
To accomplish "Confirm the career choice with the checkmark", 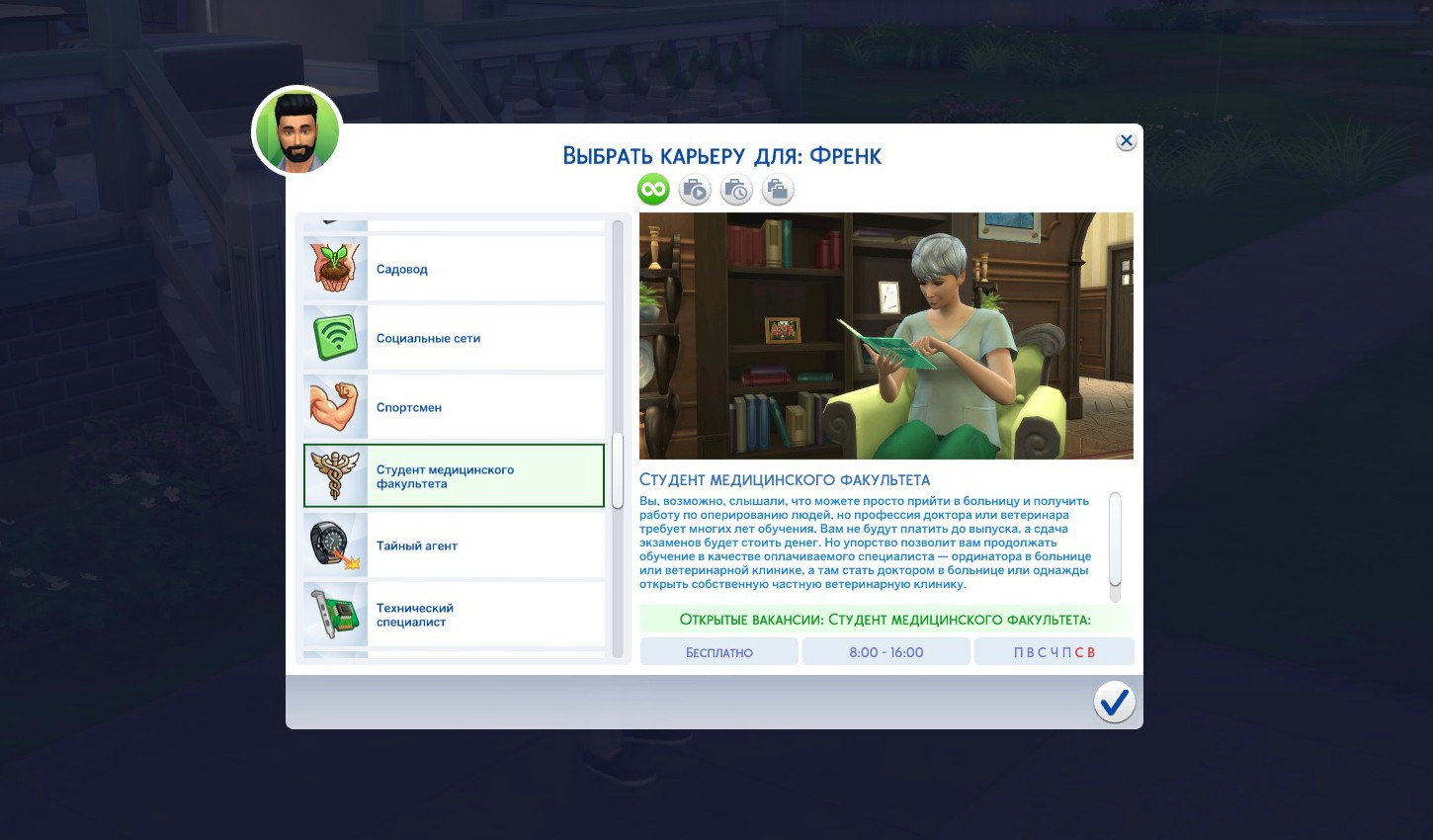I will [1114, 703].
